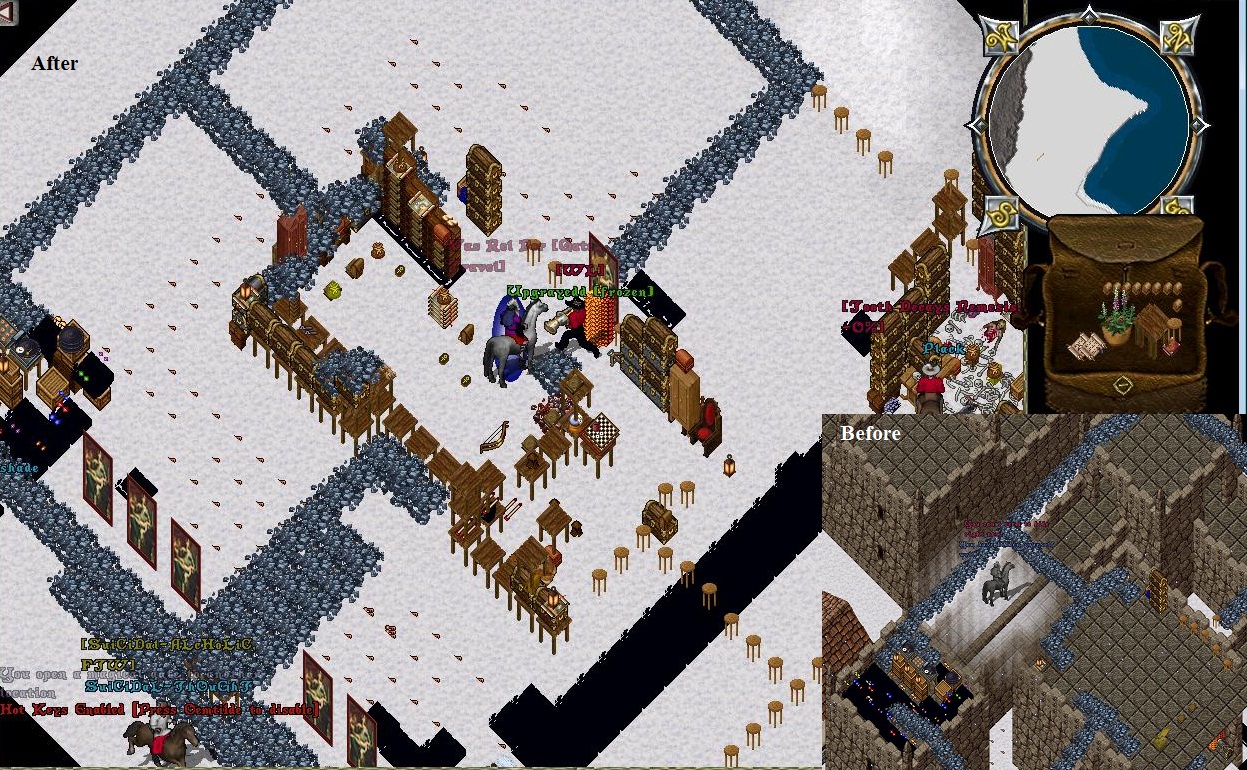Image resolution: width=1247 pixels, height=770 pixels.
Task: Select the potted flower plant in backpack
Action: 1117,318
